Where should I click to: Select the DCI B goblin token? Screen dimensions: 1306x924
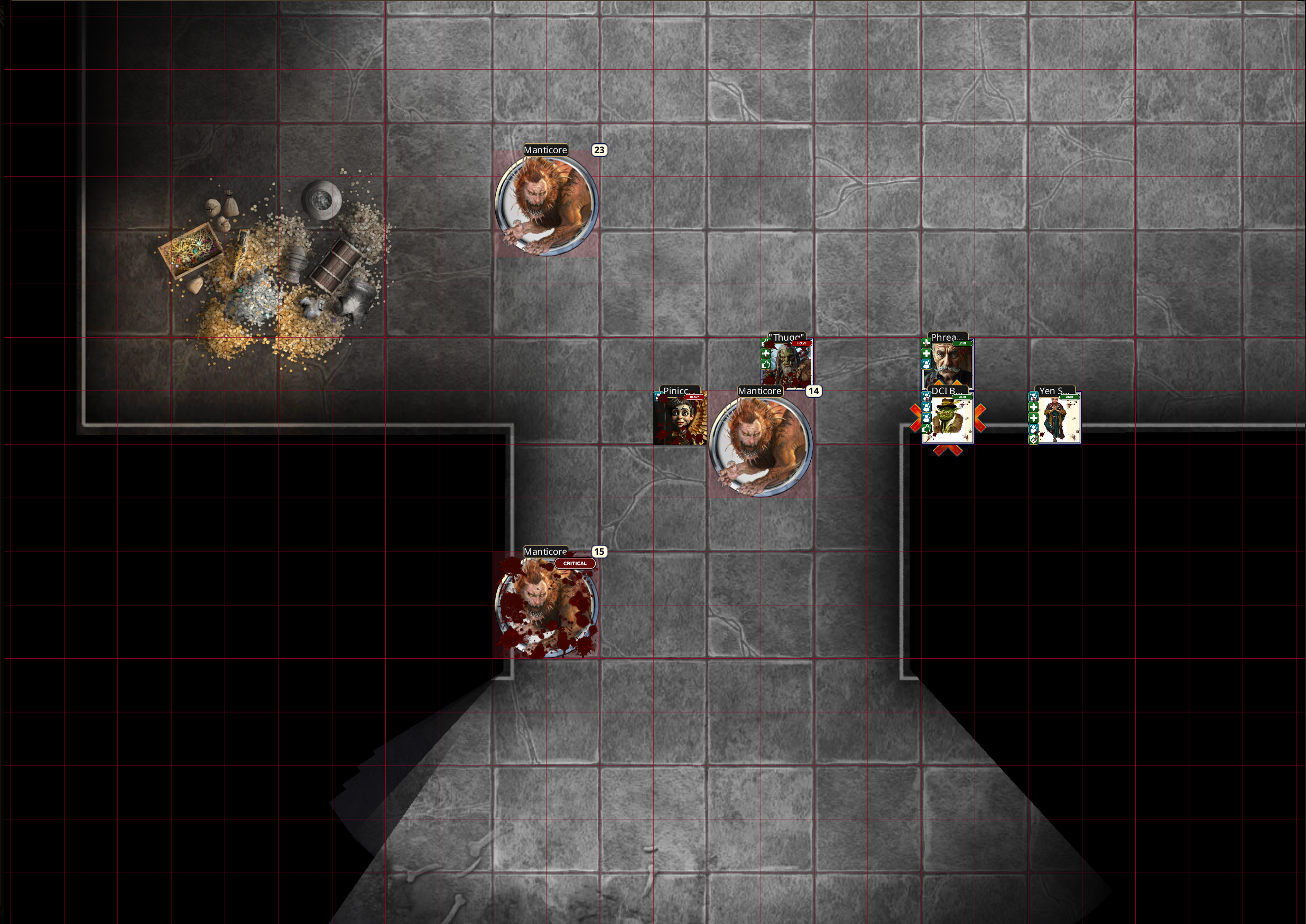[x=949, y=420]
